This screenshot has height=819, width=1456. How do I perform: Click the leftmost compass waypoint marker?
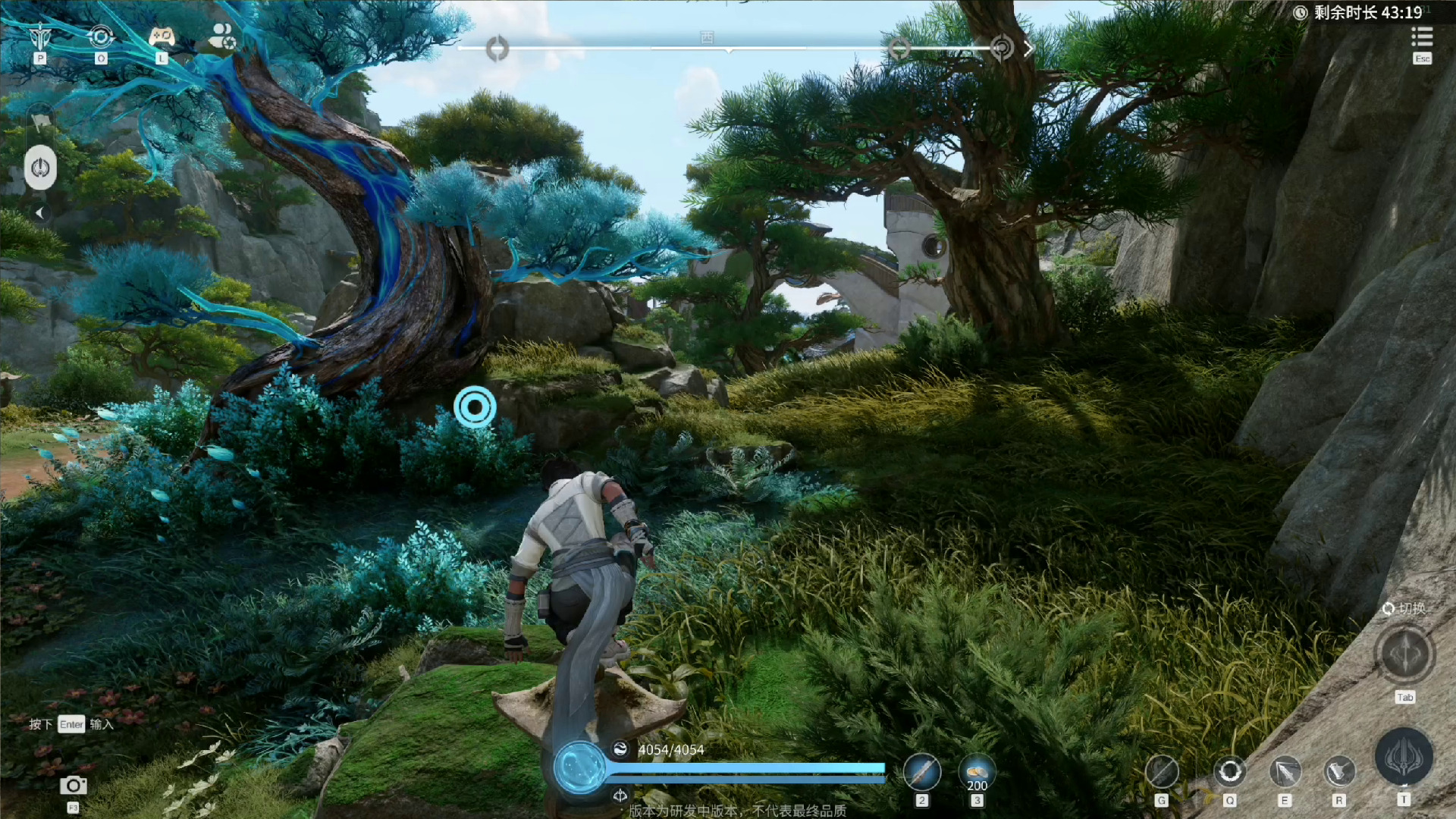pyautogui.click(x=497, y=49)
